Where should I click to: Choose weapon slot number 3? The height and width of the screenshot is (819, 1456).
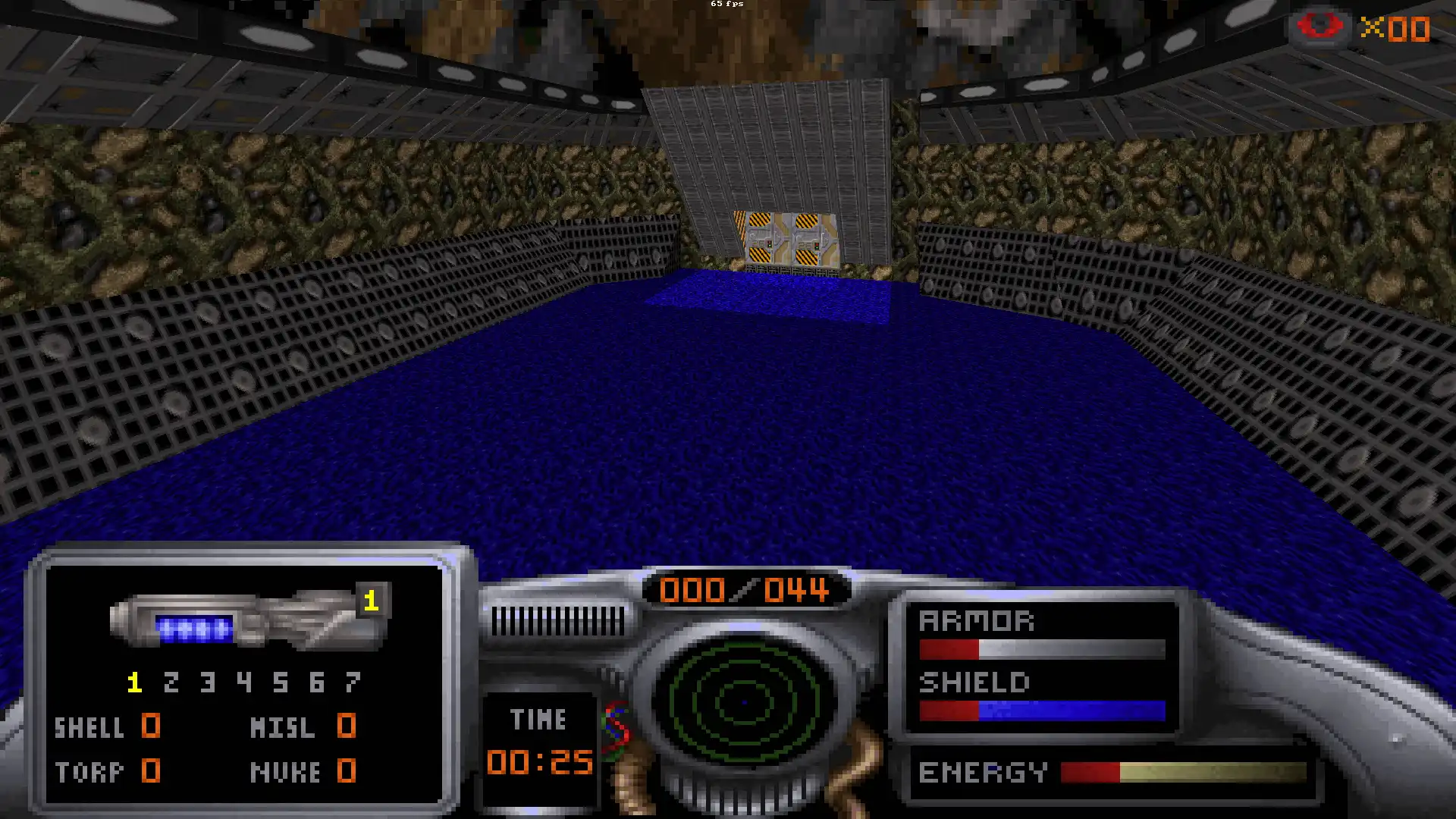[x=208, y=682]
